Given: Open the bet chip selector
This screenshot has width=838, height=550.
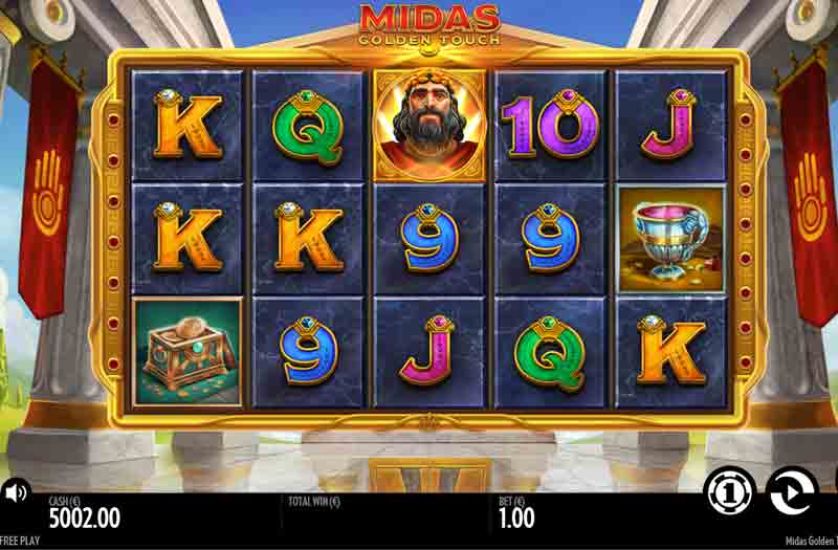Looking at the screenshot, I should (730, 492).
